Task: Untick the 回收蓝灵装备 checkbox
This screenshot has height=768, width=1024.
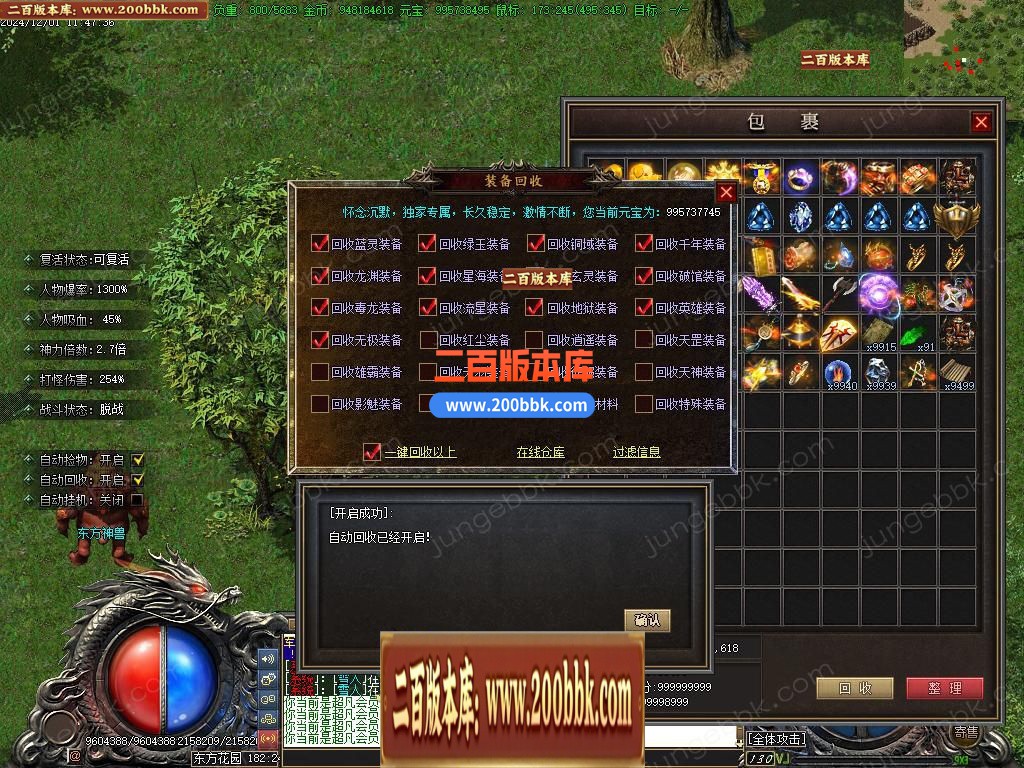Action: pos(320,244)
